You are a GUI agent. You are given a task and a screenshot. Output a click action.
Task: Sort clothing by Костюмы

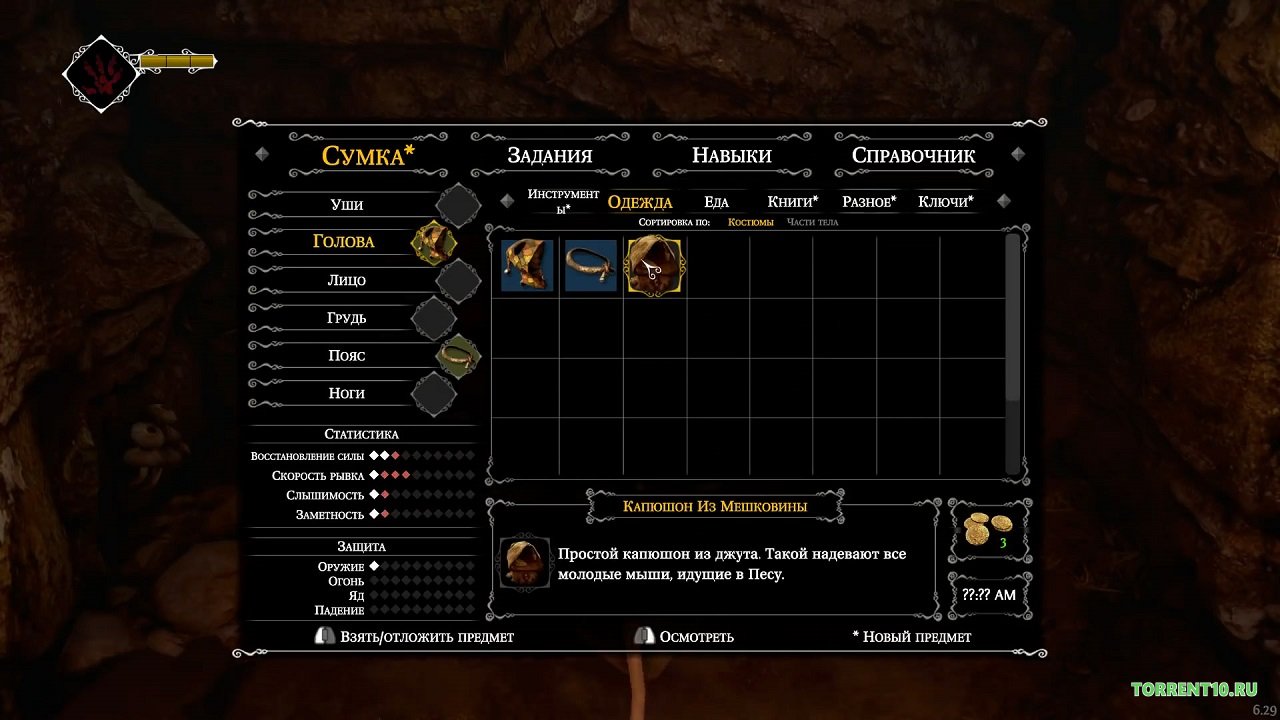coord(750,222)
